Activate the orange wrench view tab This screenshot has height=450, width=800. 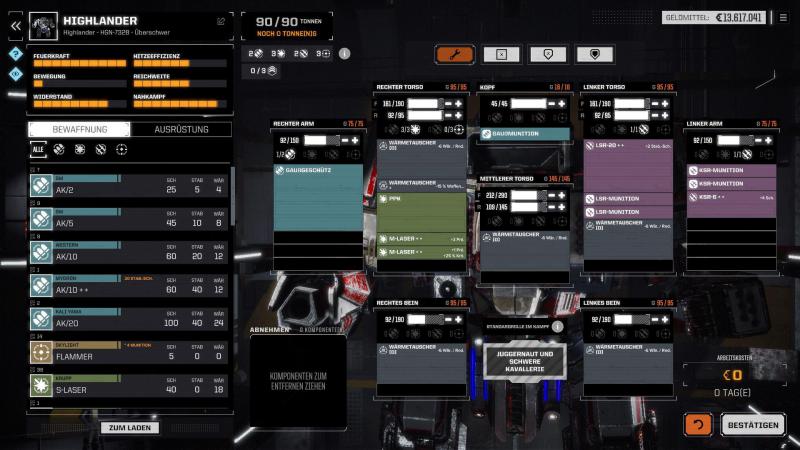454,54
